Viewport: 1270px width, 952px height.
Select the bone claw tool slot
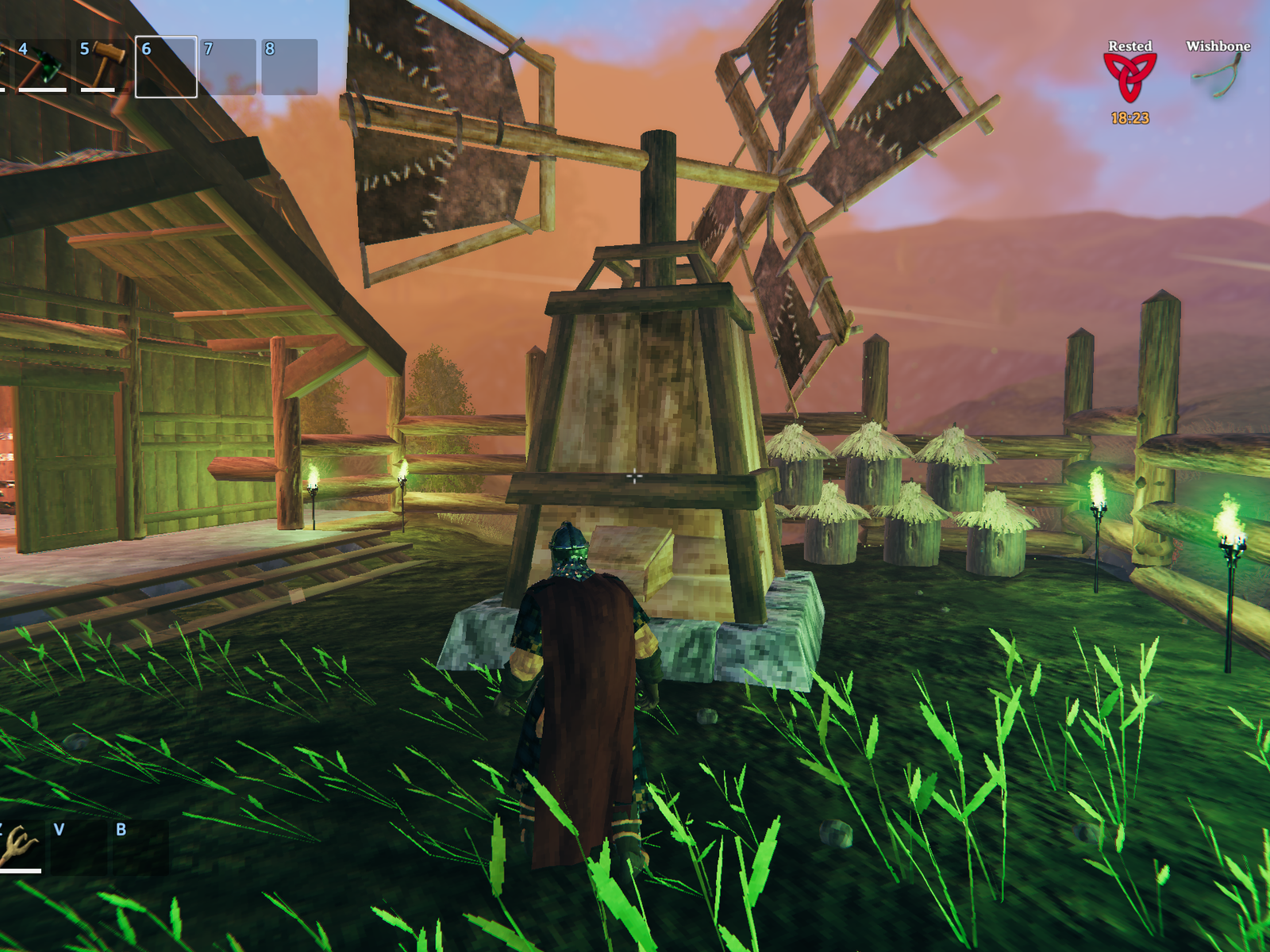point(19,847)
